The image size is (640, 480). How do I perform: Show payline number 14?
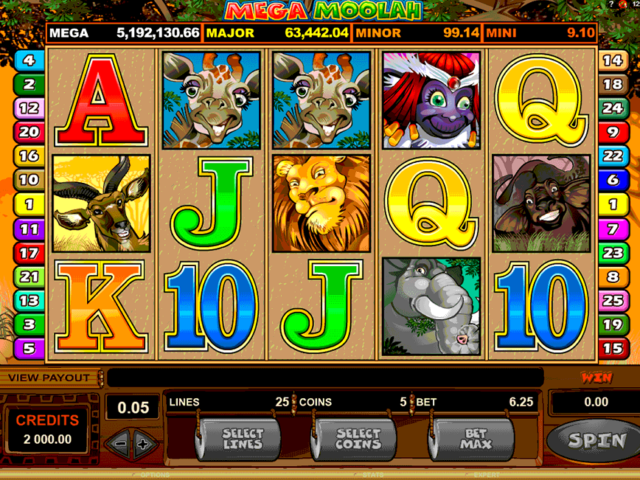click(x=611, y=60)
